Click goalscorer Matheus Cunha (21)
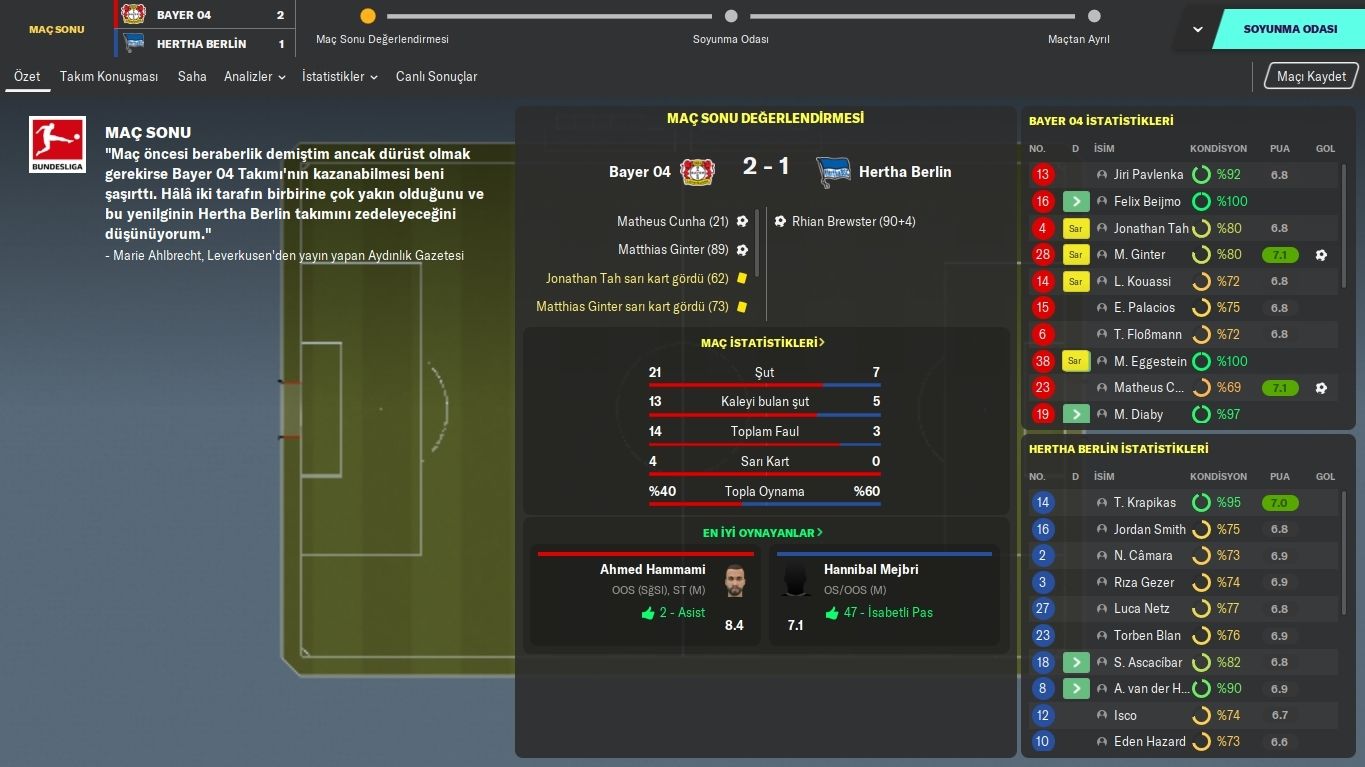 673,221
